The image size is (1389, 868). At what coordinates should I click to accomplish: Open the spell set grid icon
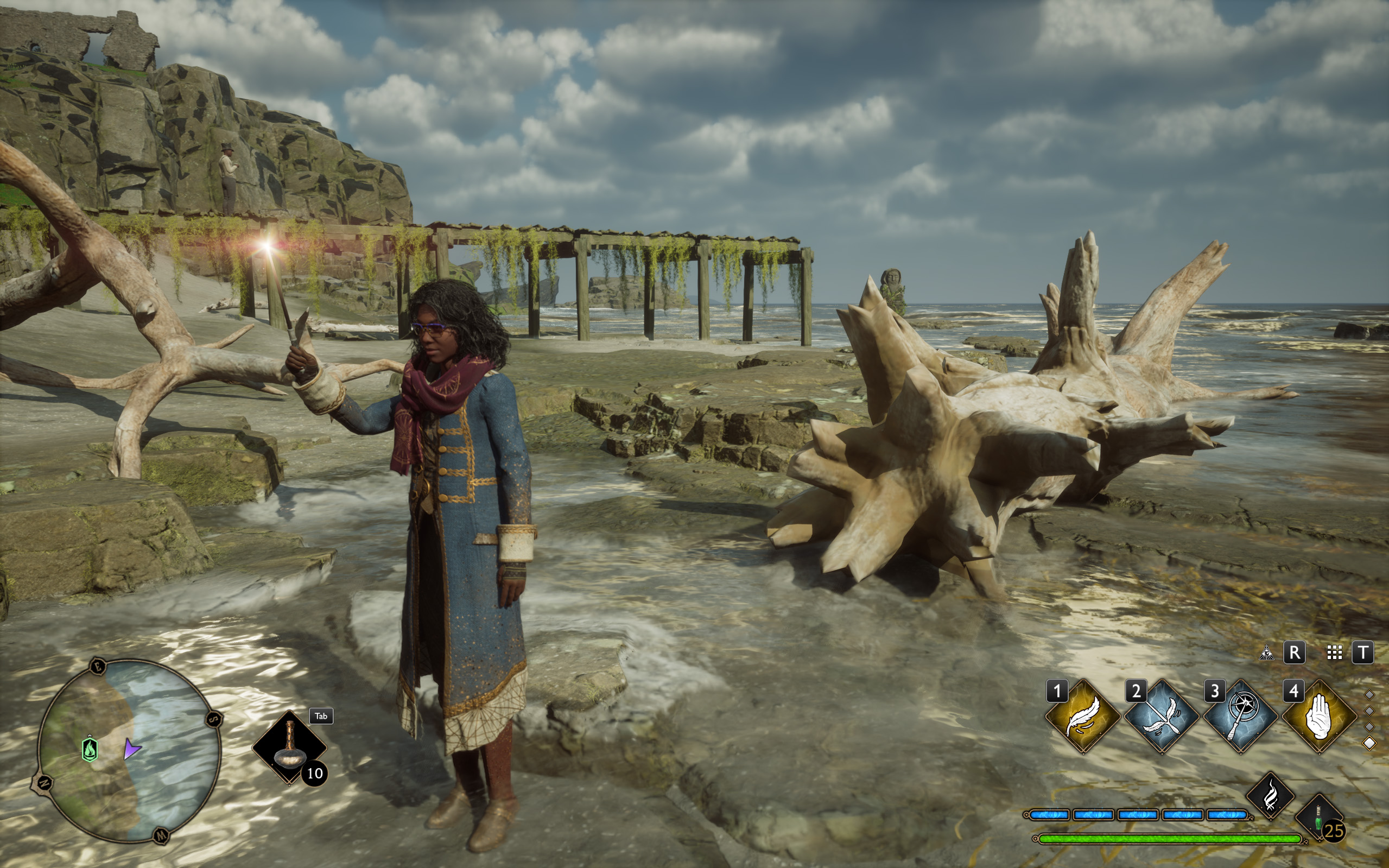pos(1335,652)
